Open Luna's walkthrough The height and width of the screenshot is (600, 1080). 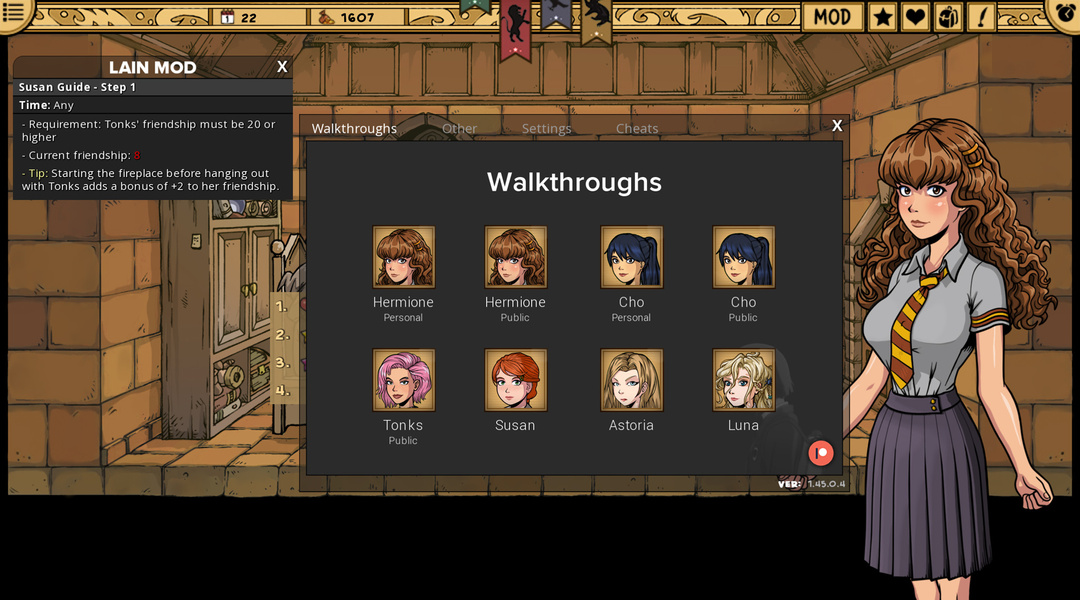click(x=743, y=380)
